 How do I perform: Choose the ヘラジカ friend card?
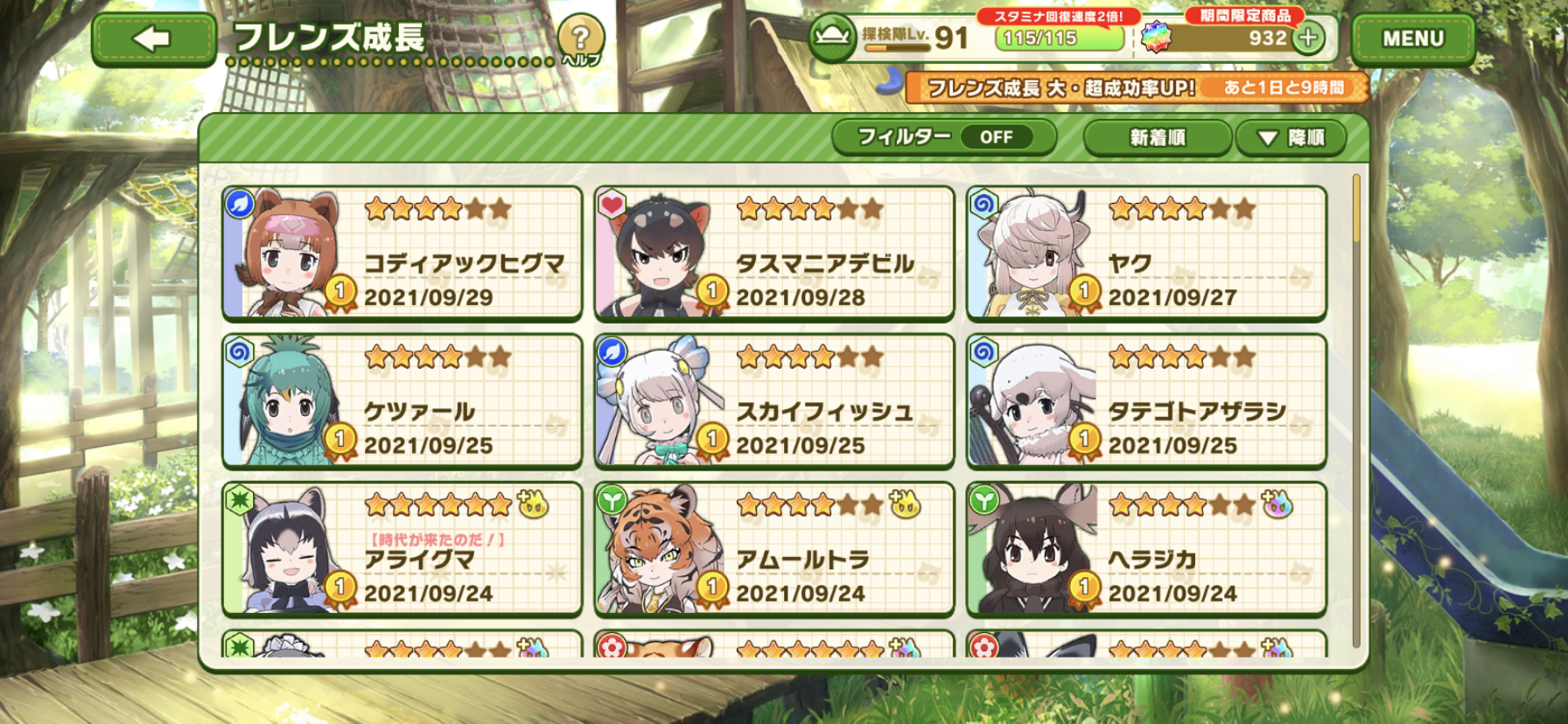(1146, 548)
